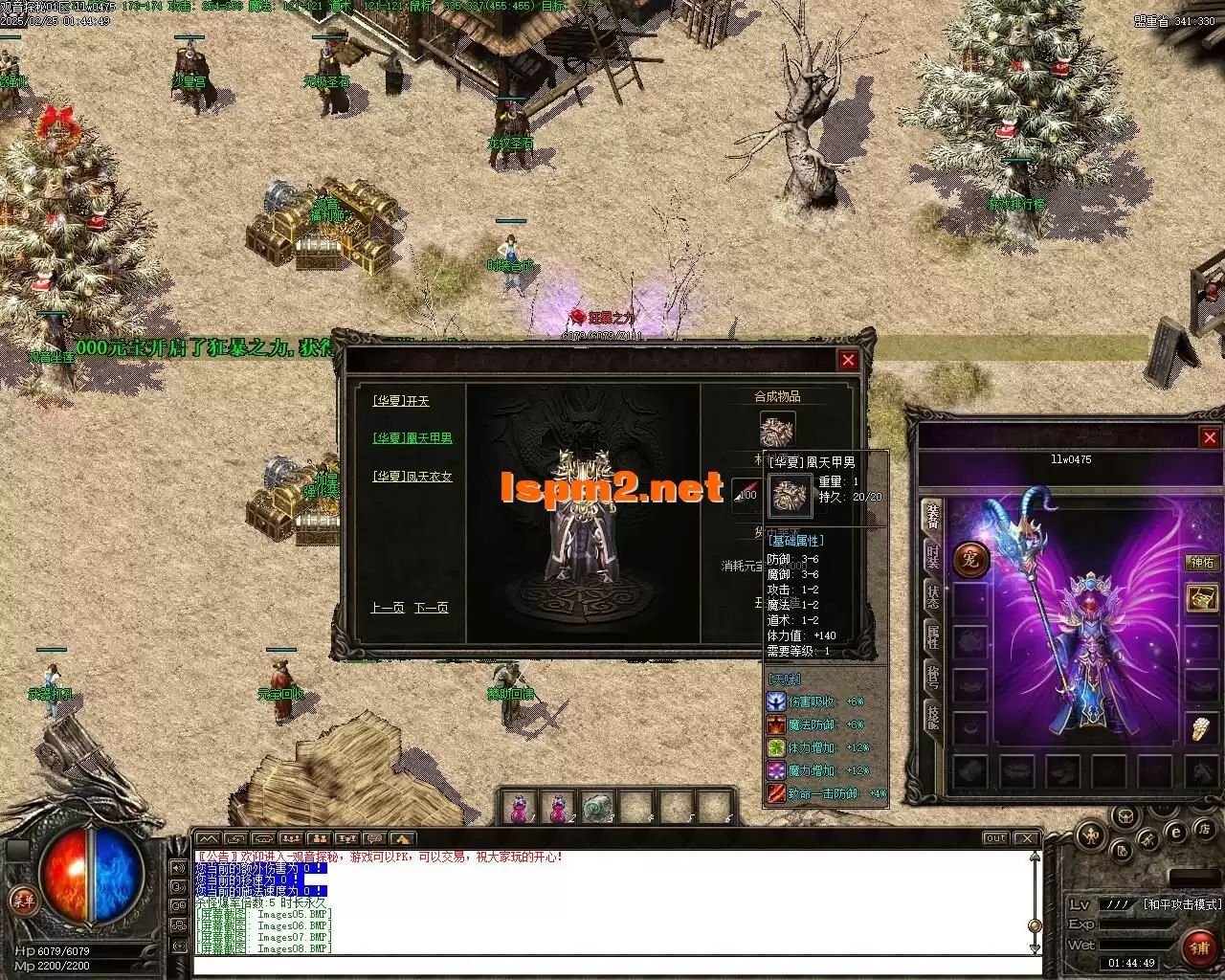
Task: Open the 神佑 blessing button
Action: coord(1201,563)
